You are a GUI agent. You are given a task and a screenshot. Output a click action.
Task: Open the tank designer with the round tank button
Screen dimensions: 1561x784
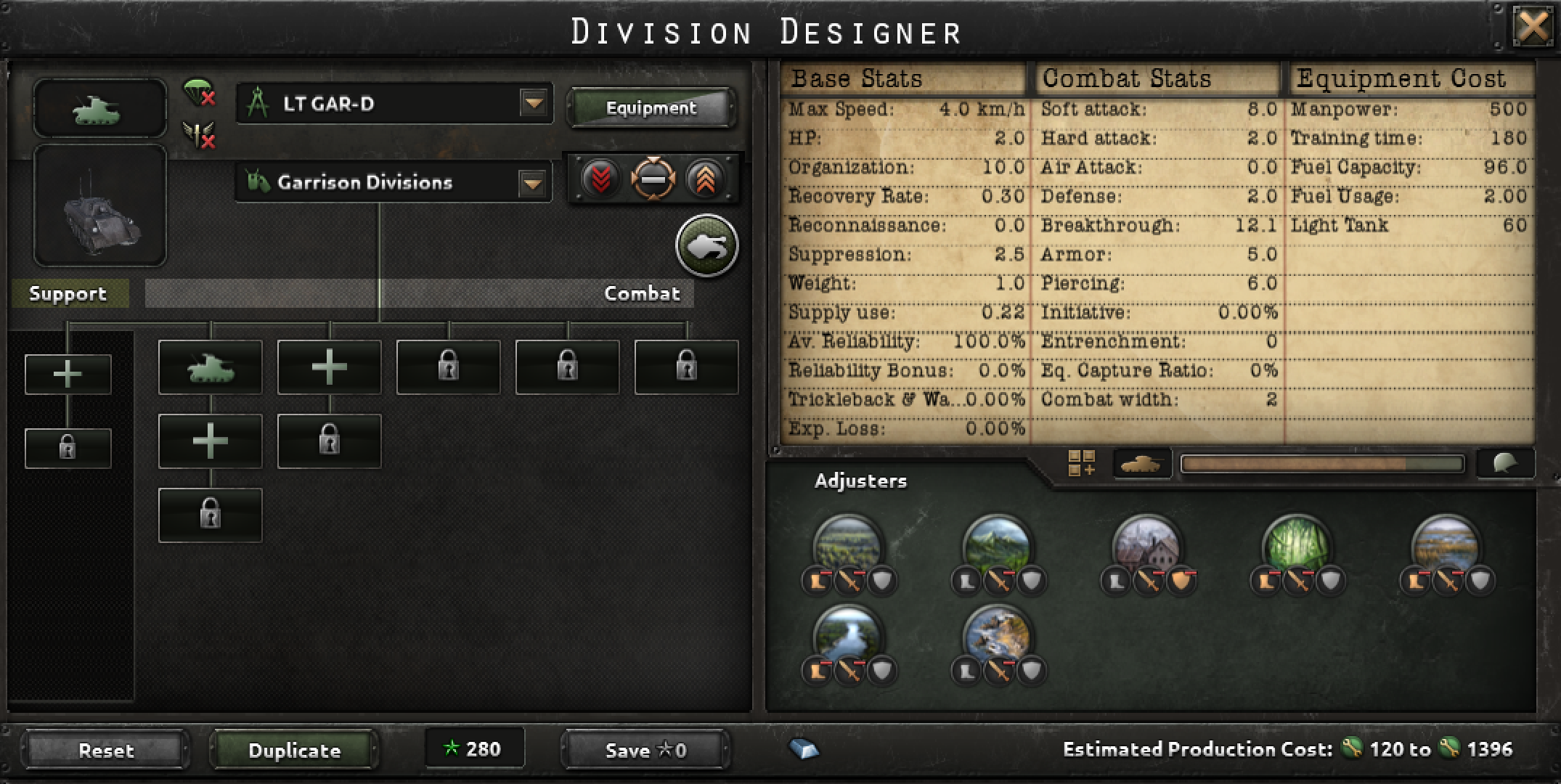coord(707,245)
